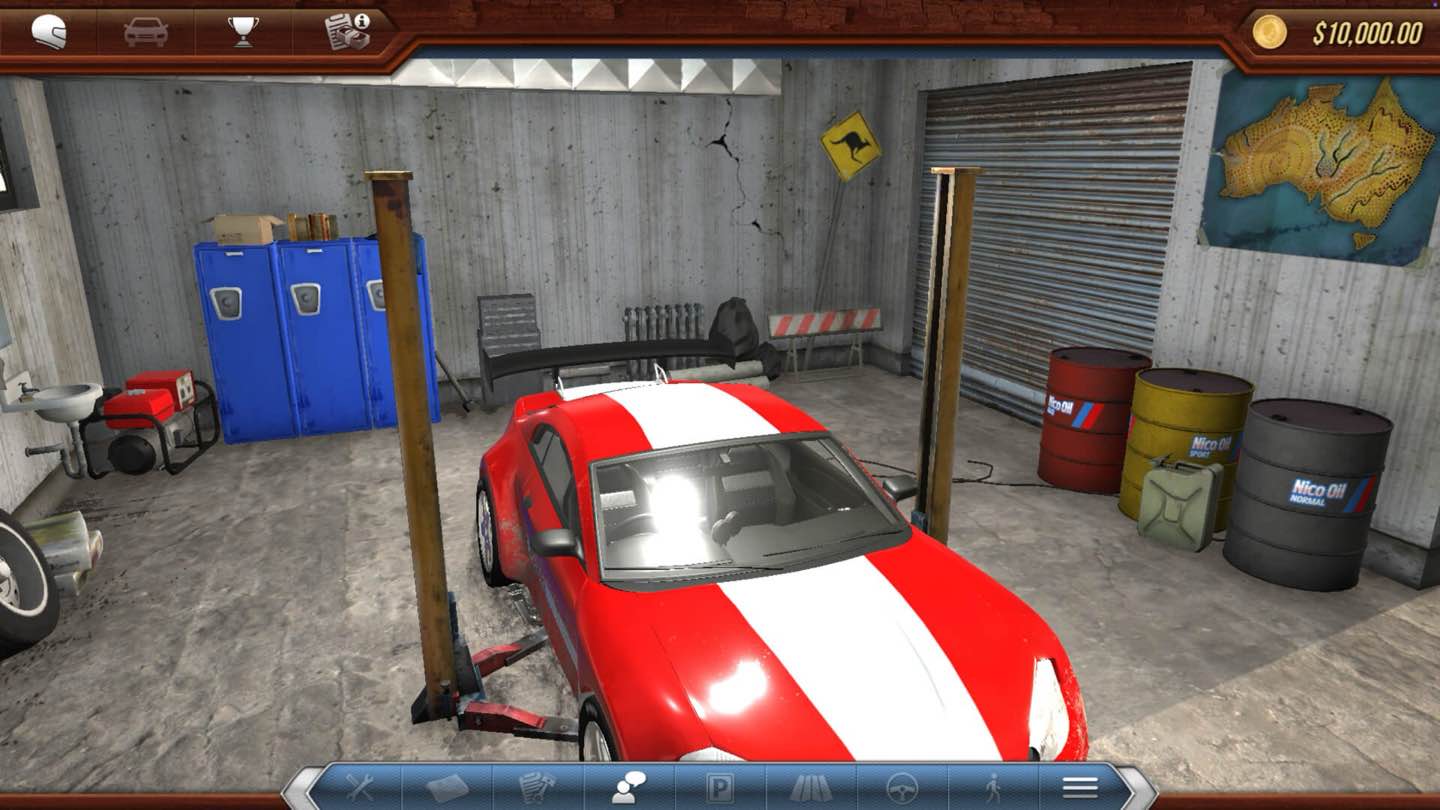Click the parking lot P icon
1440x810 pixels.
pyautogui.click(x=718, y=787)
